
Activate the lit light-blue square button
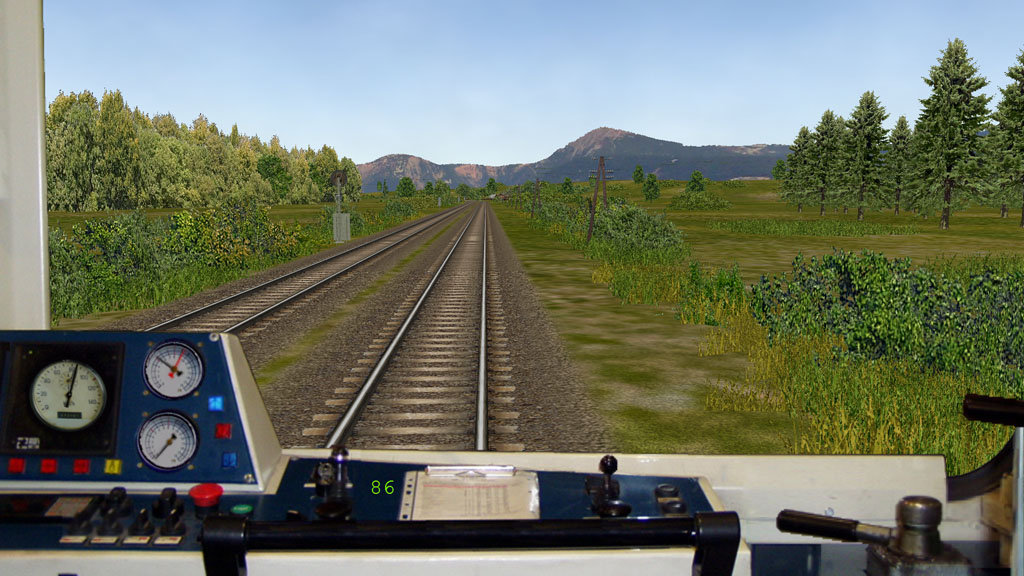coord(216,403)
